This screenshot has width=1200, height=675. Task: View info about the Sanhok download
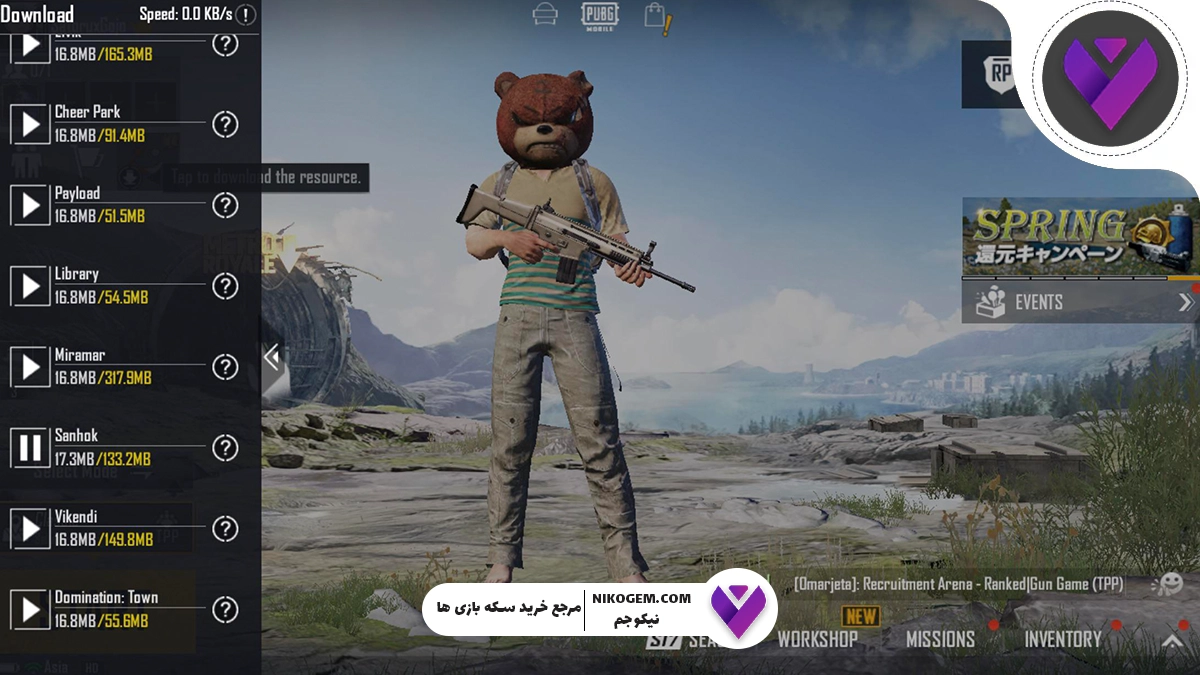(x=226, y=447)
